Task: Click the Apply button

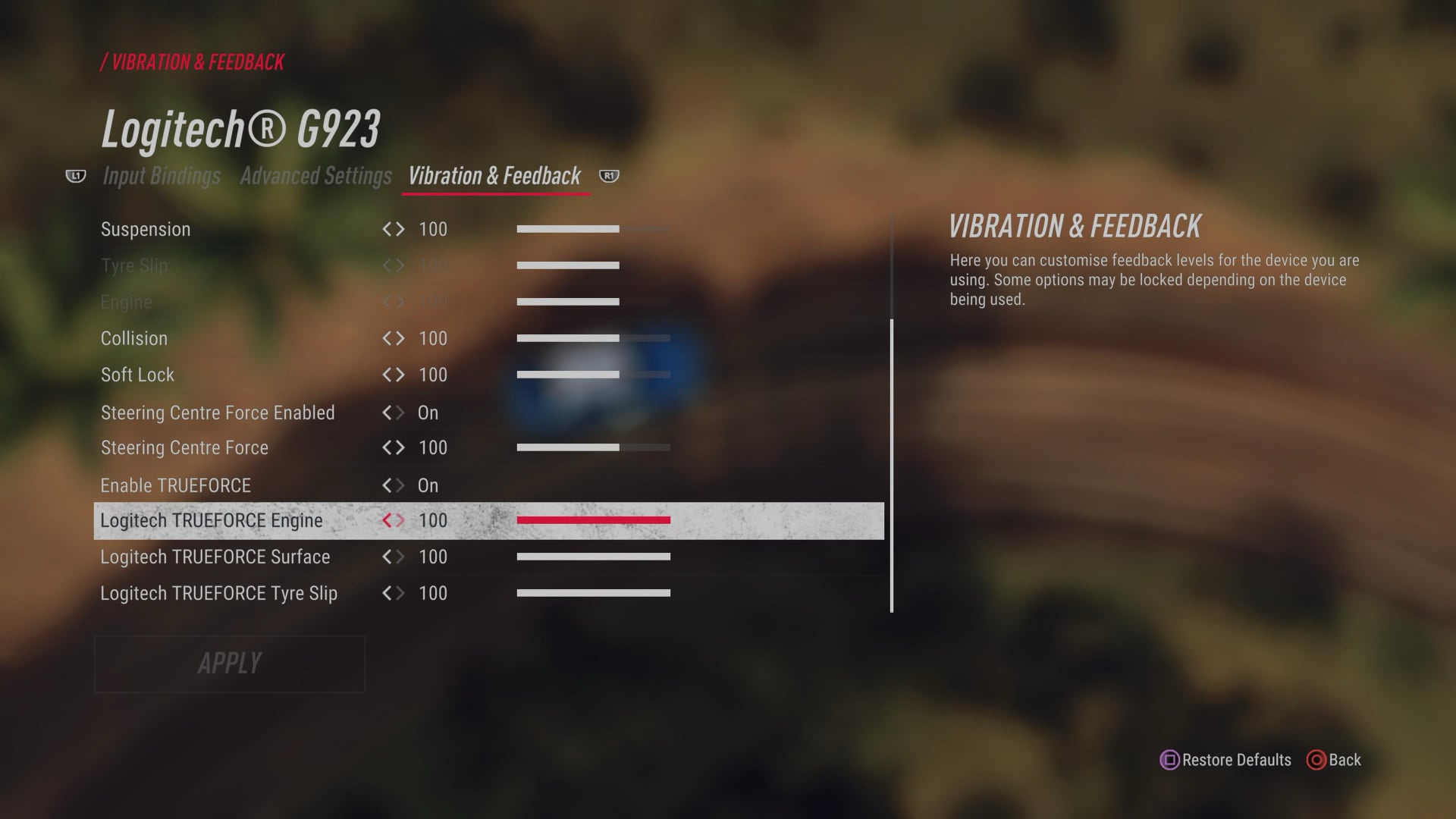Action: tap(229, 664)
